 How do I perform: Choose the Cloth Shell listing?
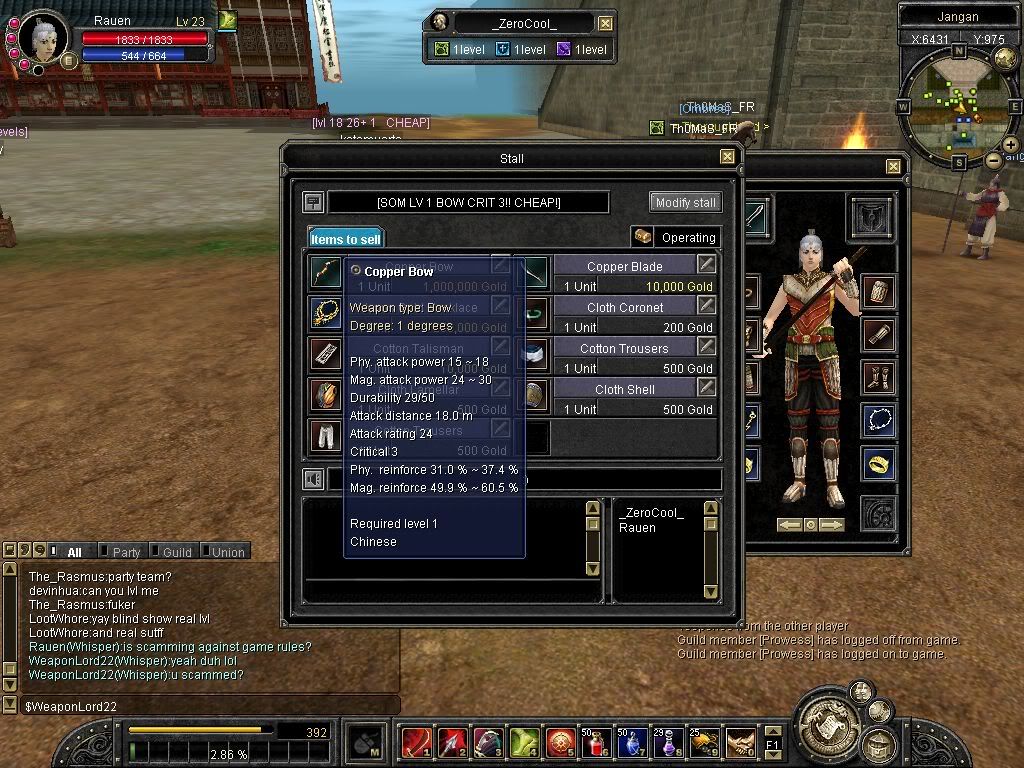(625, 389)
